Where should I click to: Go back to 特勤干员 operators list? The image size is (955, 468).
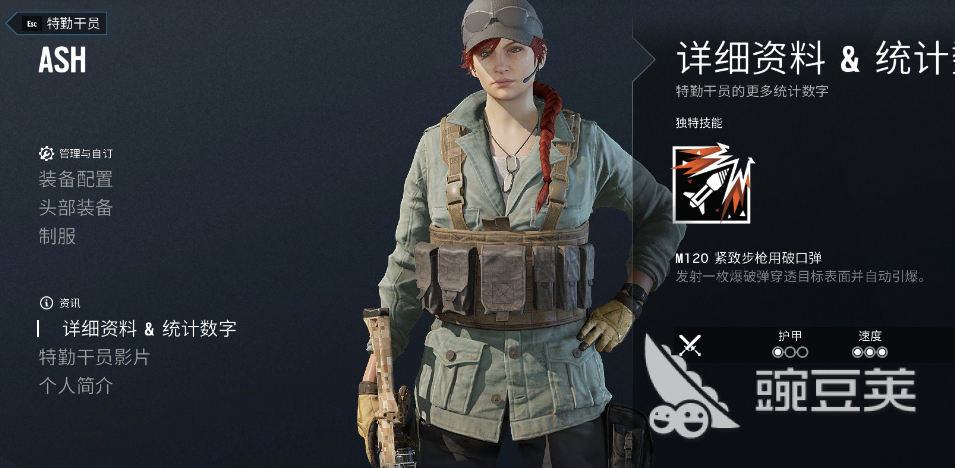coord(62,23)
